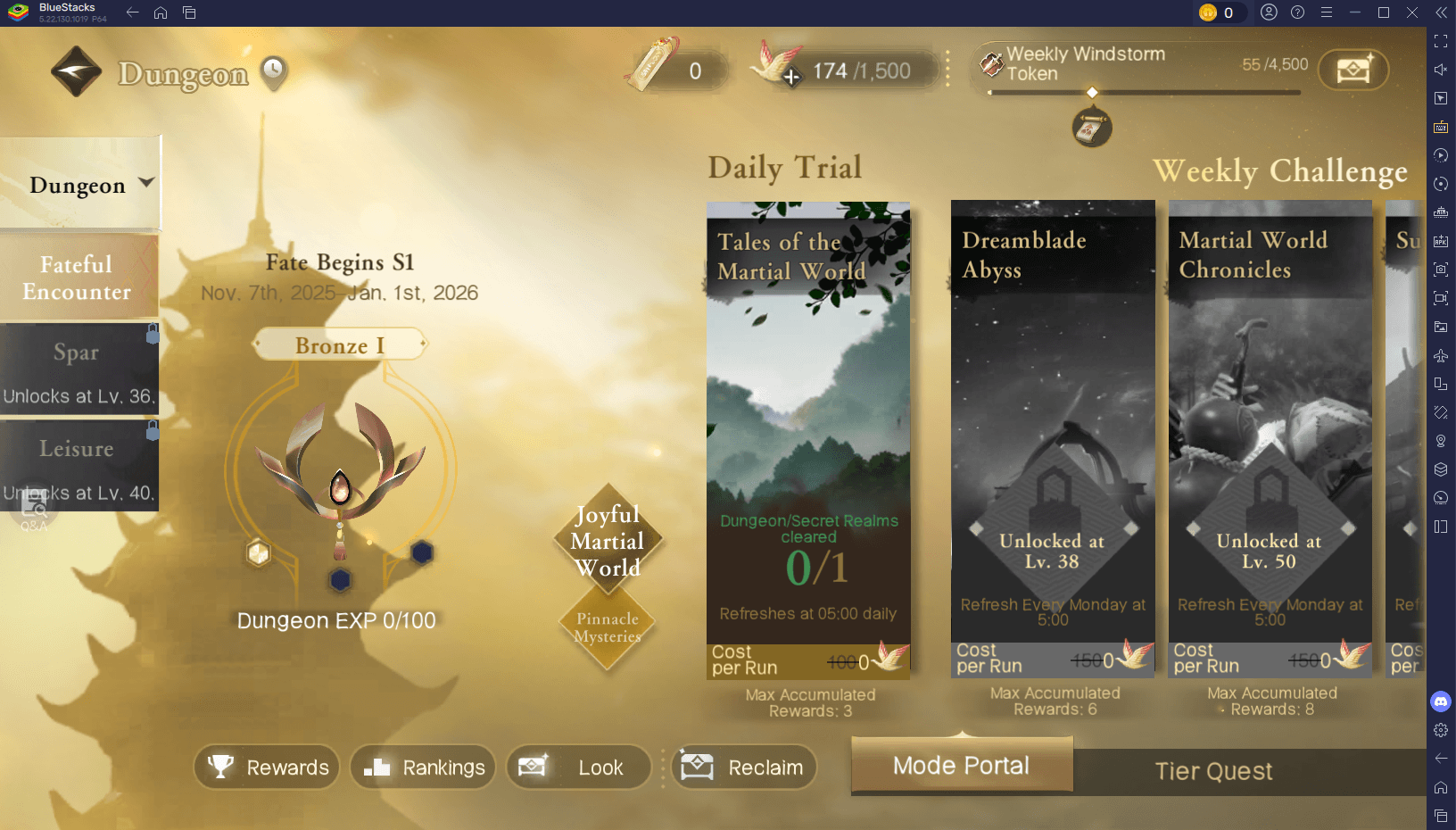The image size is (1456, 830).
Task: Open Reclaim rewards
Action: pos(745,767)
